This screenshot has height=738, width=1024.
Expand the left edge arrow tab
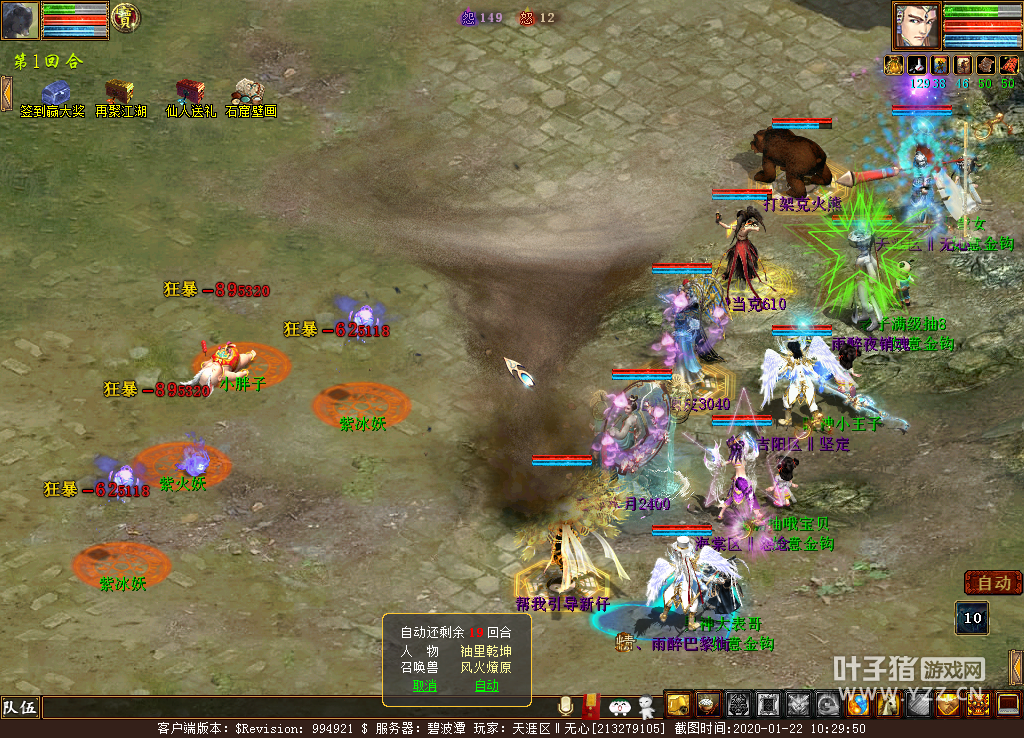point(6,93)
